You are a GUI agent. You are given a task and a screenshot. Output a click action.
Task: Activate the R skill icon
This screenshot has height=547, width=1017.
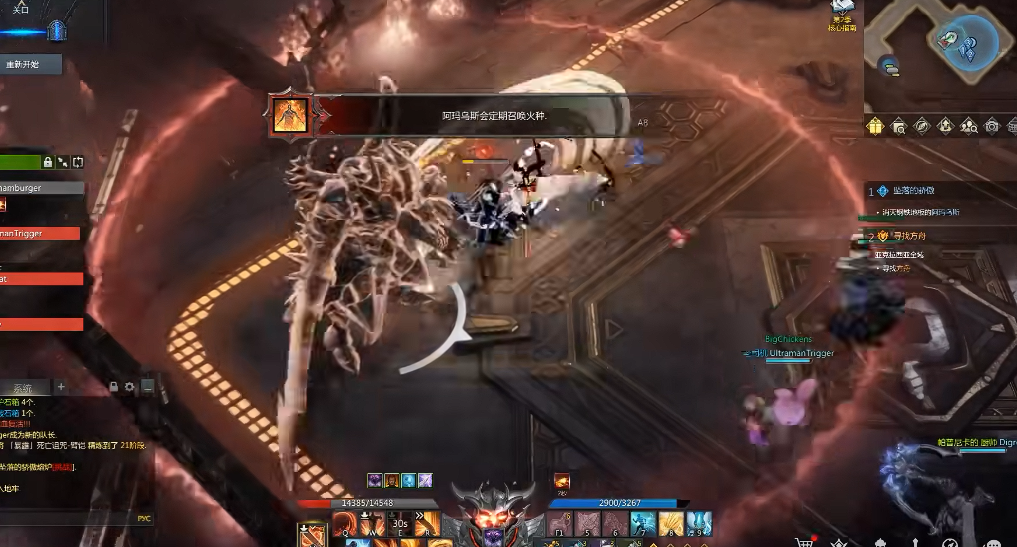[426, 523]
